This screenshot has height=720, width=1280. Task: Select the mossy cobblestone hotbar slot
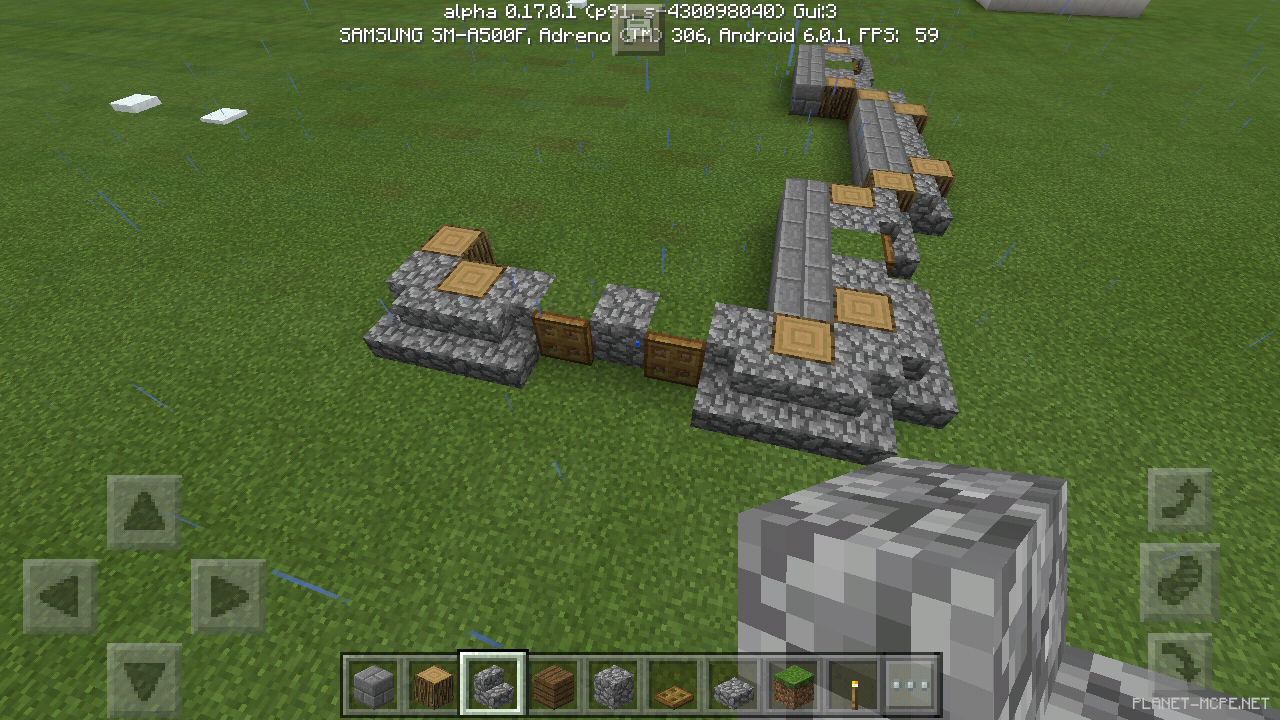point(733,684)
